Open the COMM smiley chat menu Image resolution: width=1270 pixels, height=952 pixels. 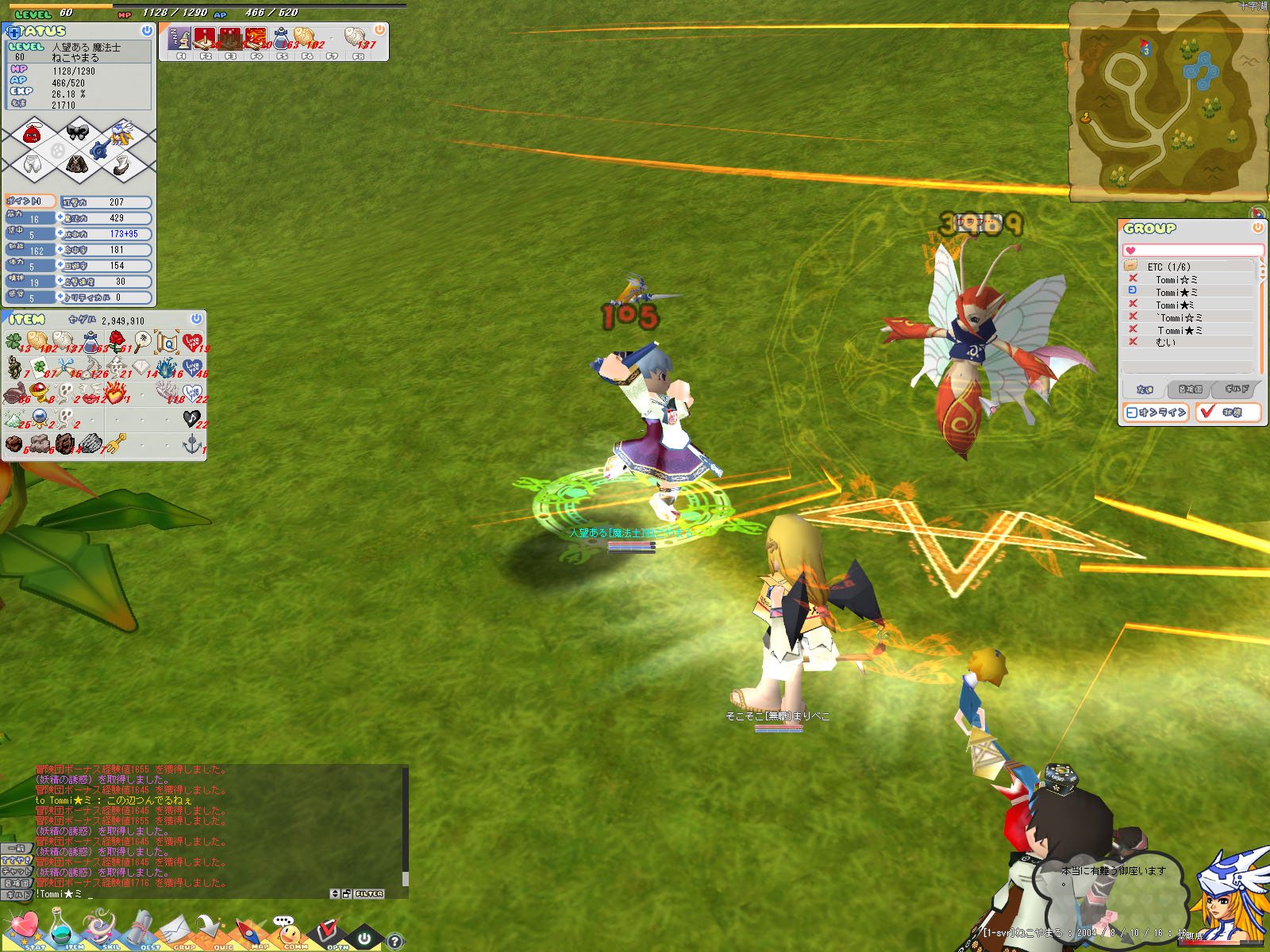[291, 931]
